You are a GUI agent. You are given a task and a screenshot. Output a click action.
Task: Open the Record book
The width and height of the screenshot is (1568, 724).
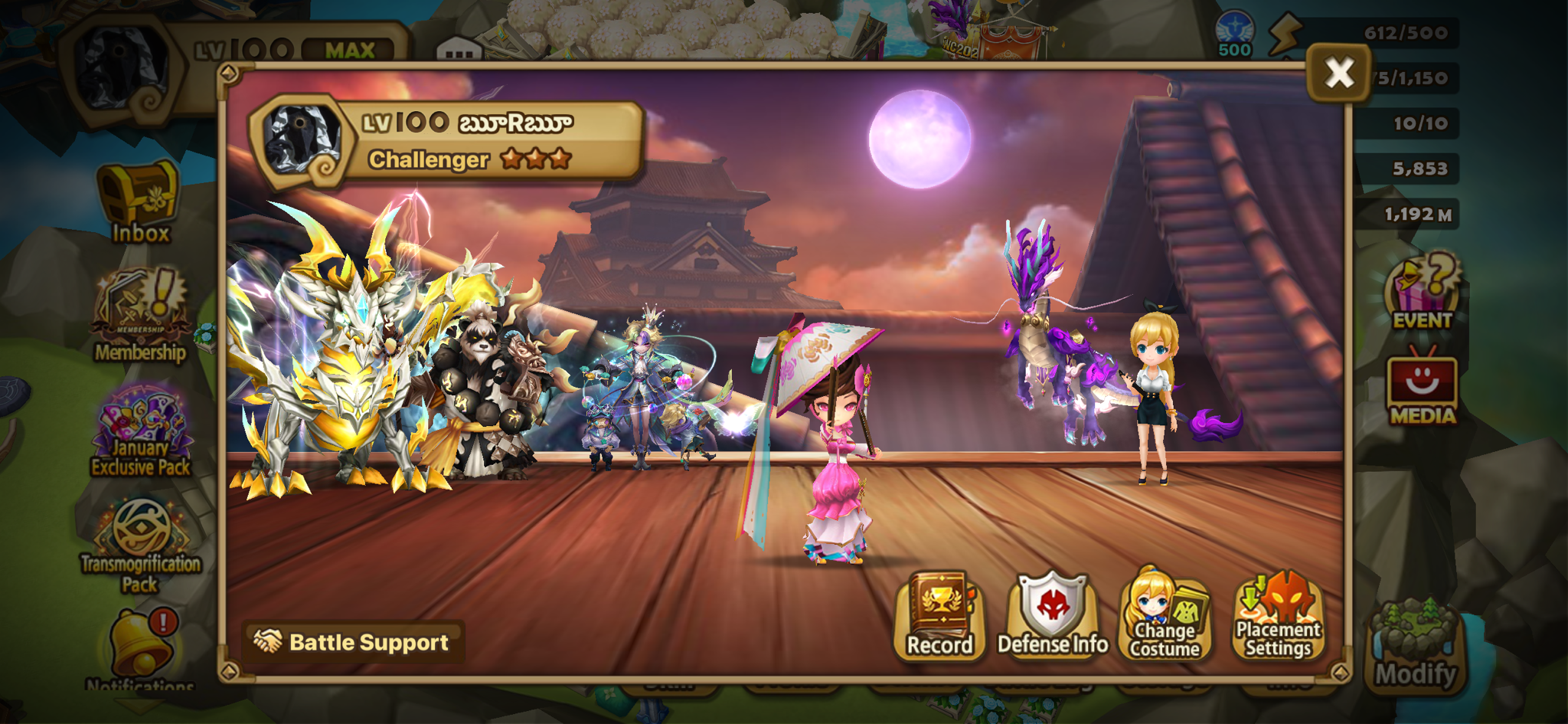pyautogui.click(x=939, y=616)
